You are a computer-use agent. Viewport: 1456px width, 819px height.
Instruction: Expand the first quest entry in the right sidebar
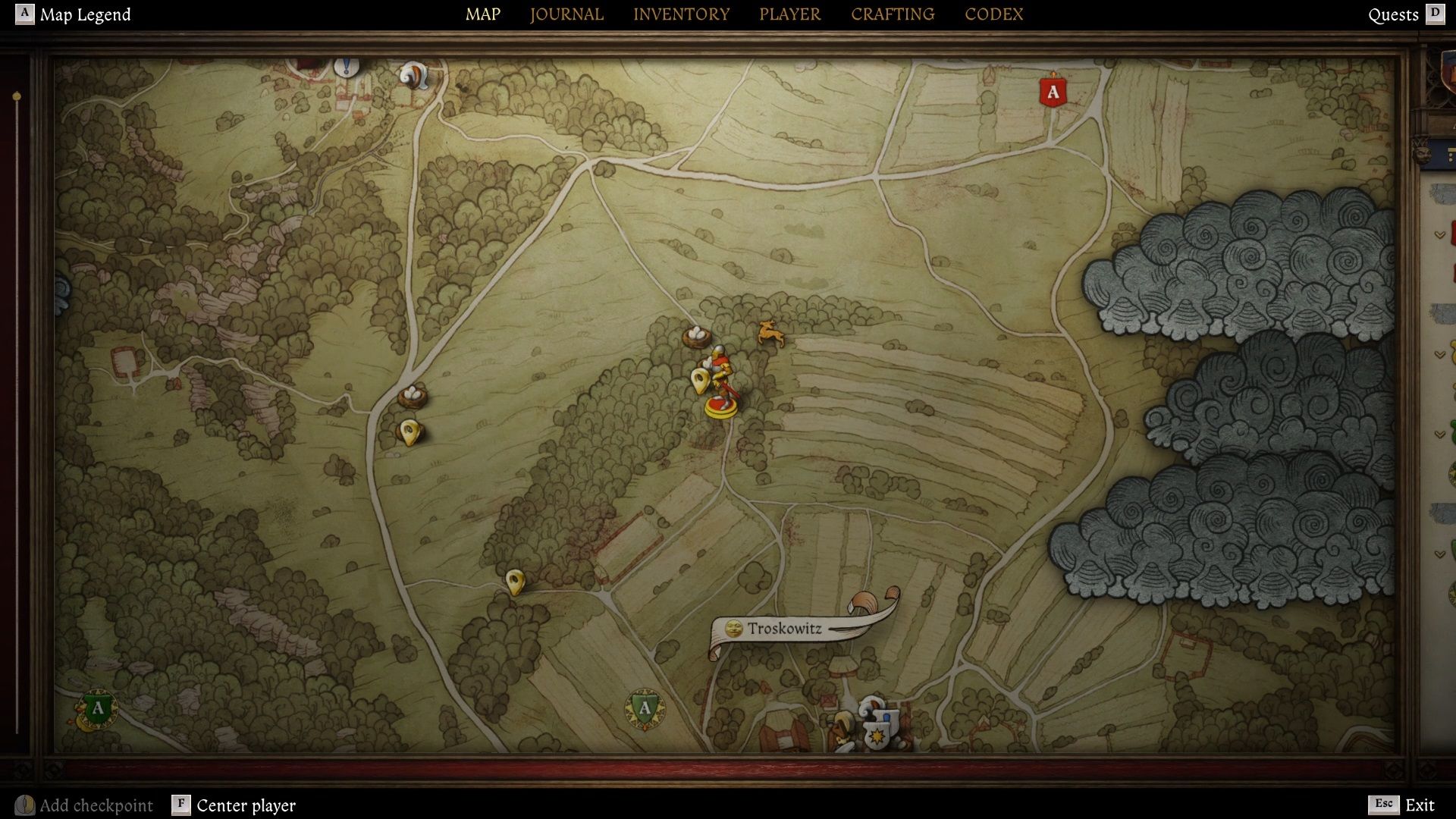coord(1439,234)
